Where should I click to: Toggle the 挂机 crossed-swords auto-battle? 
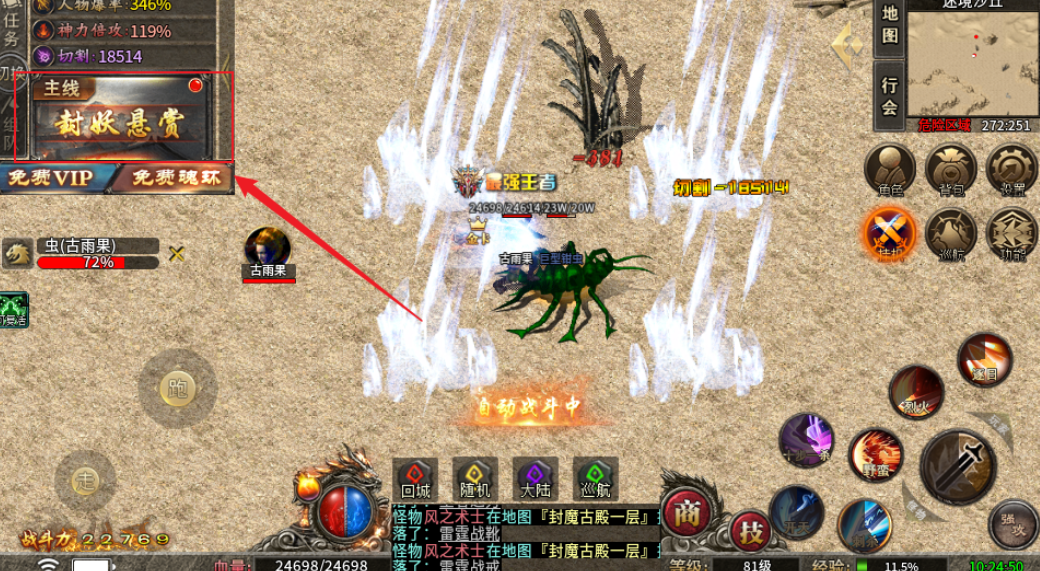[x=889, y=232]
